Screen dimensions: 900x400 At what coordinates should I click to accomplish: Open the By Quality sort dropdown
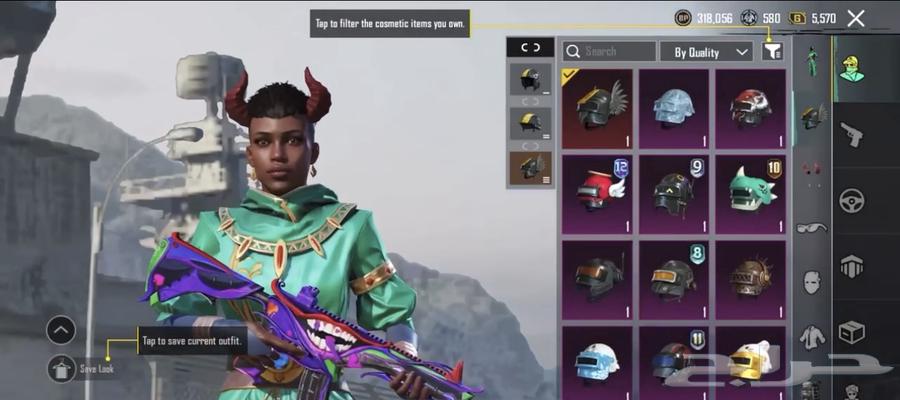tap(706, 51)
